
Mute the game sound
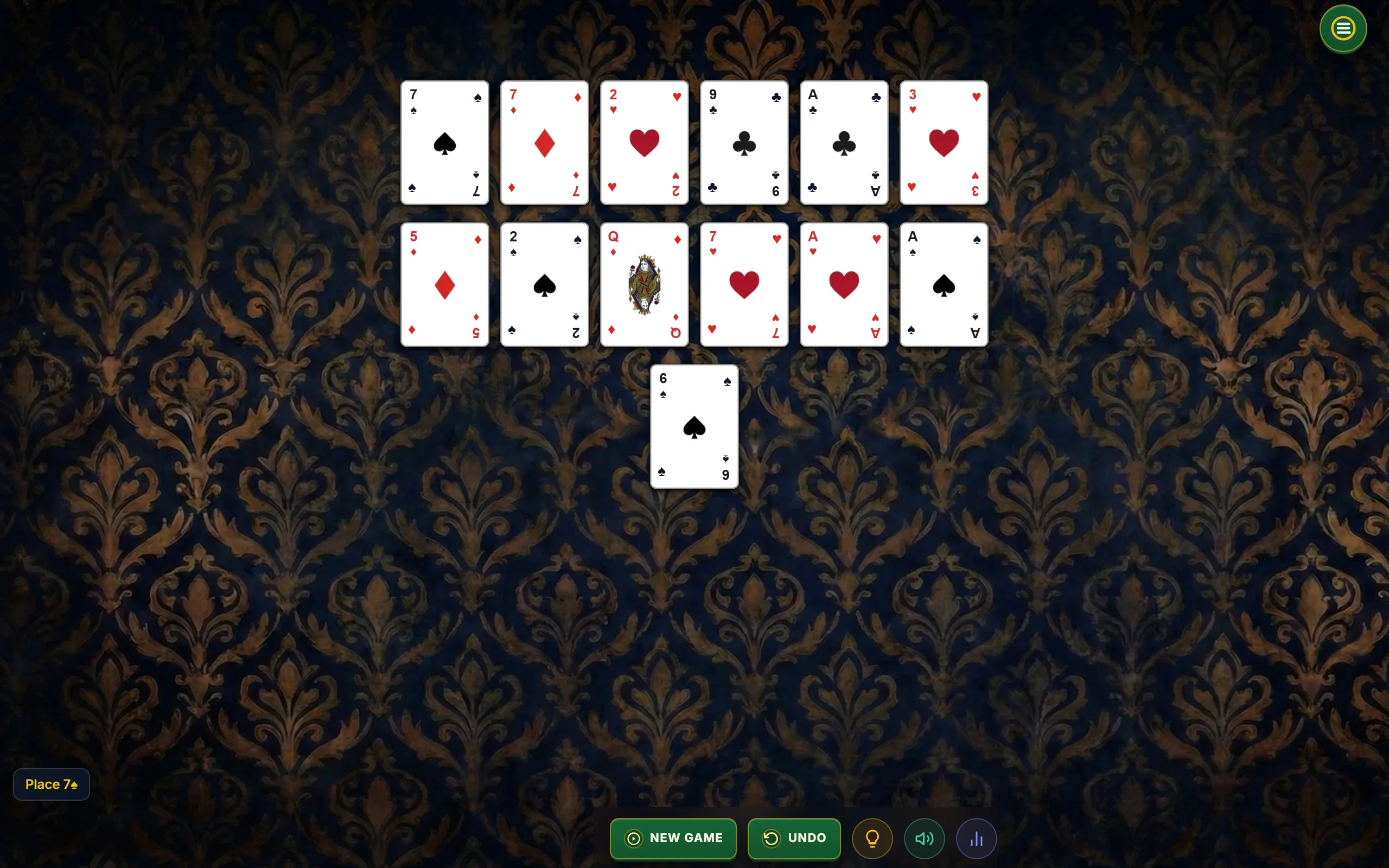point(923,838)
